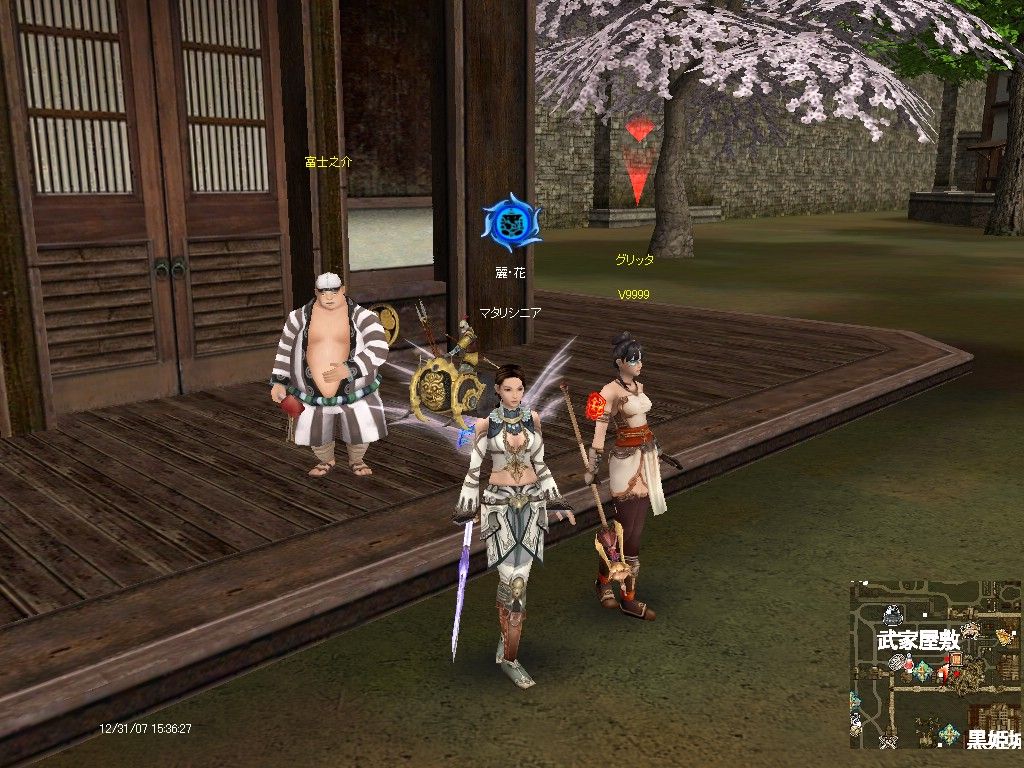Choose the 黒姫城 area label on the minimap
This screenshot has height=768, width=1024.
coord(993,740)
